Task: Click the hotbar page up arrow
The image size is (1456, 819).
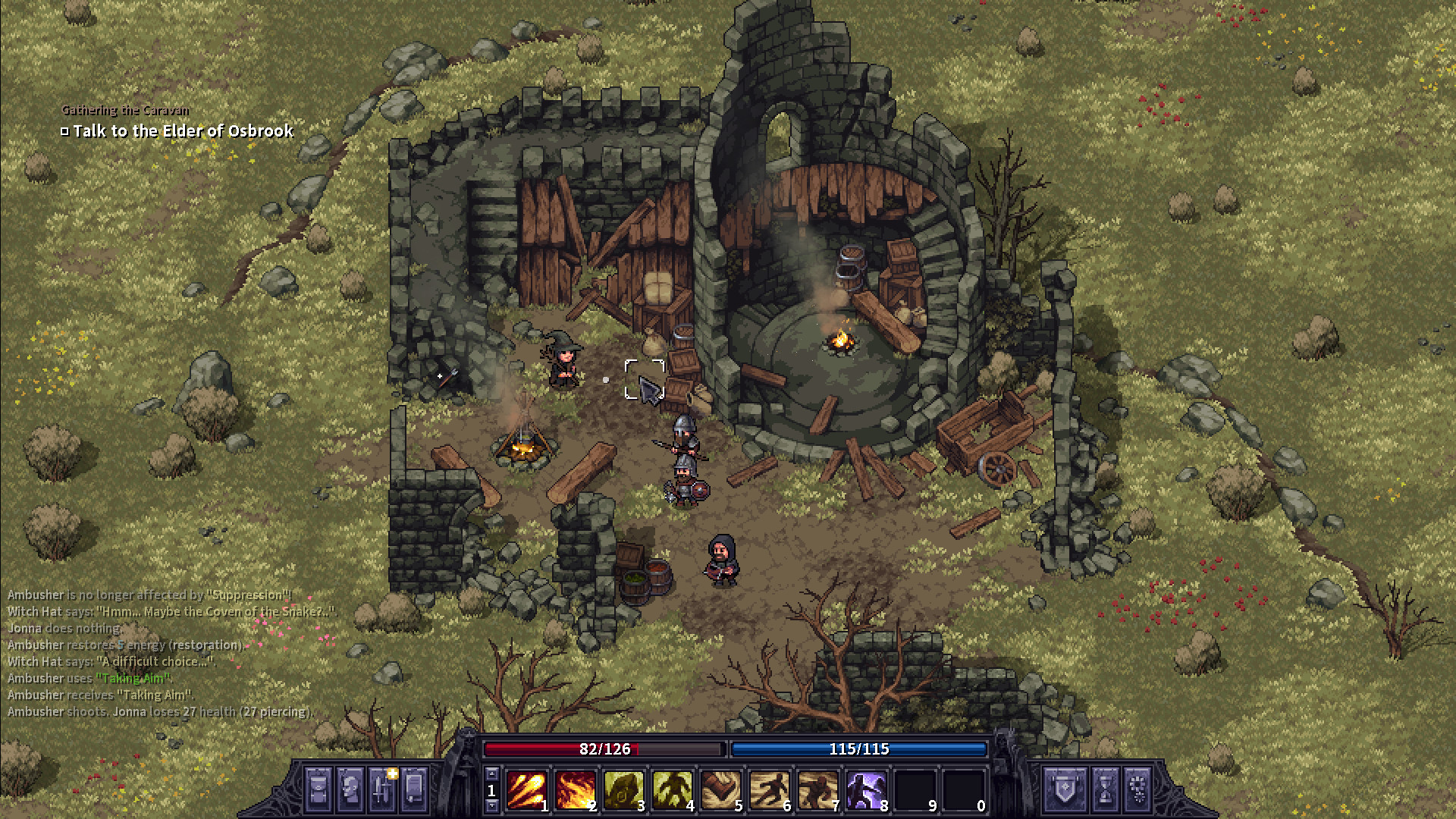Action: click(491, 773)
